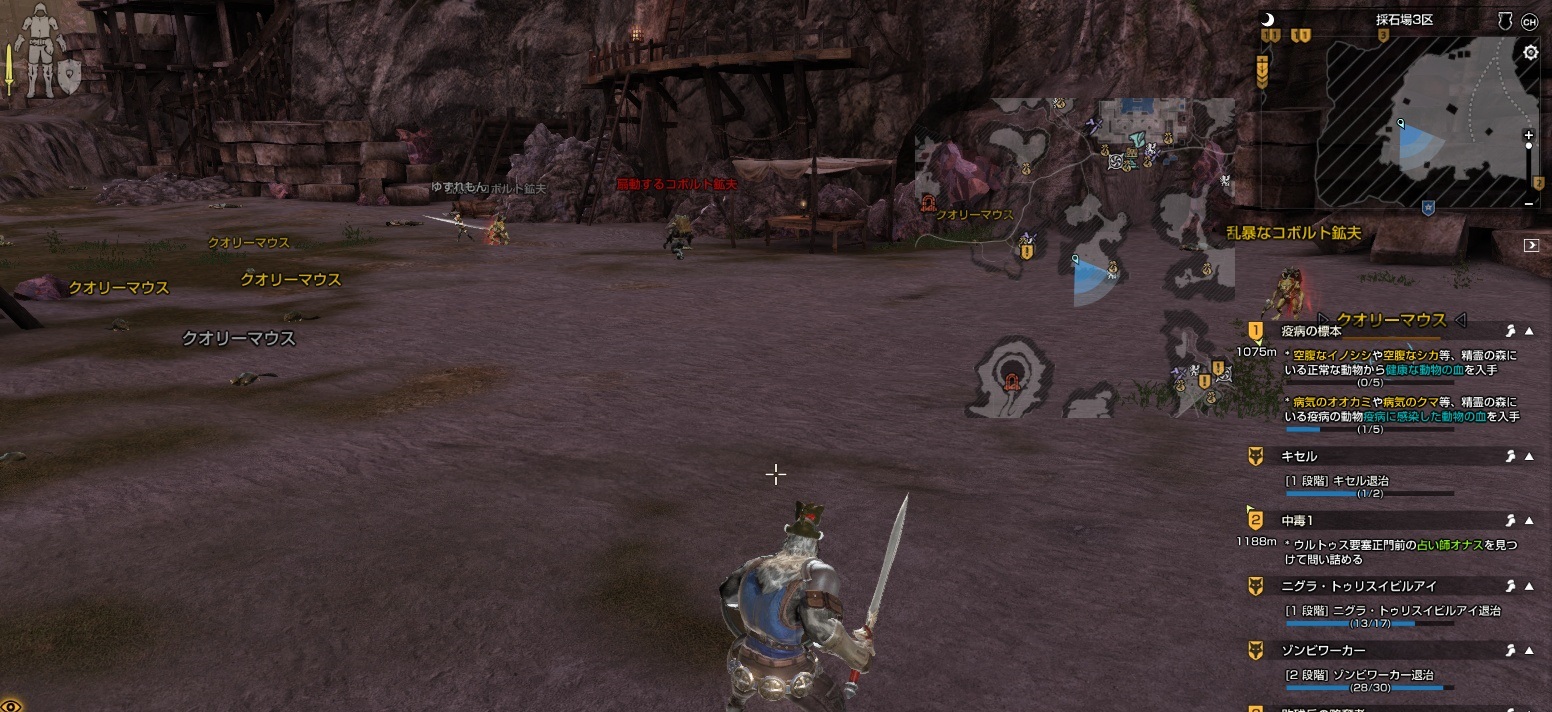Collapse the キセル quest objectives

click(x=1529, y=456)
